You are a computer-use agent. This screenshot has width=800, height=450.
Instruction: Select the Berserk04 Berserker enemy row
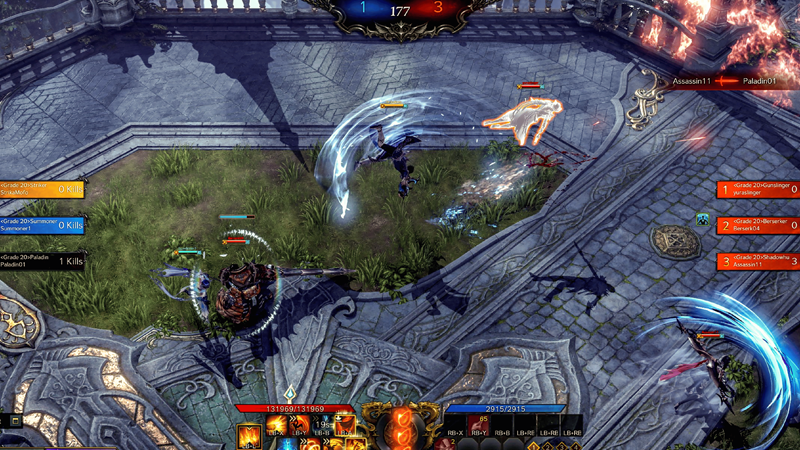(757, 225)
